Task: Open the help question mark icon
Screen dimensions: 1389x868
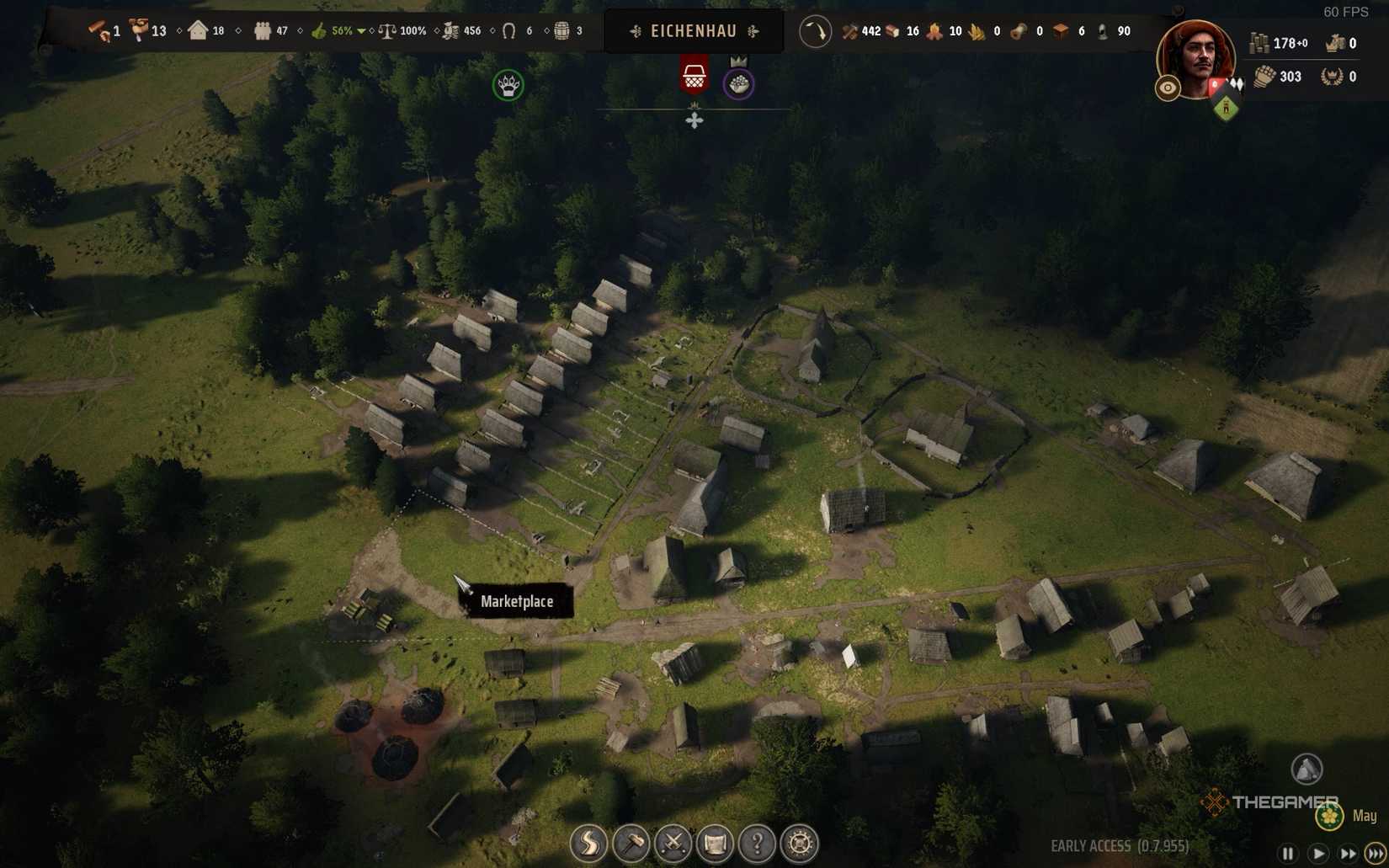Action: 757,840
